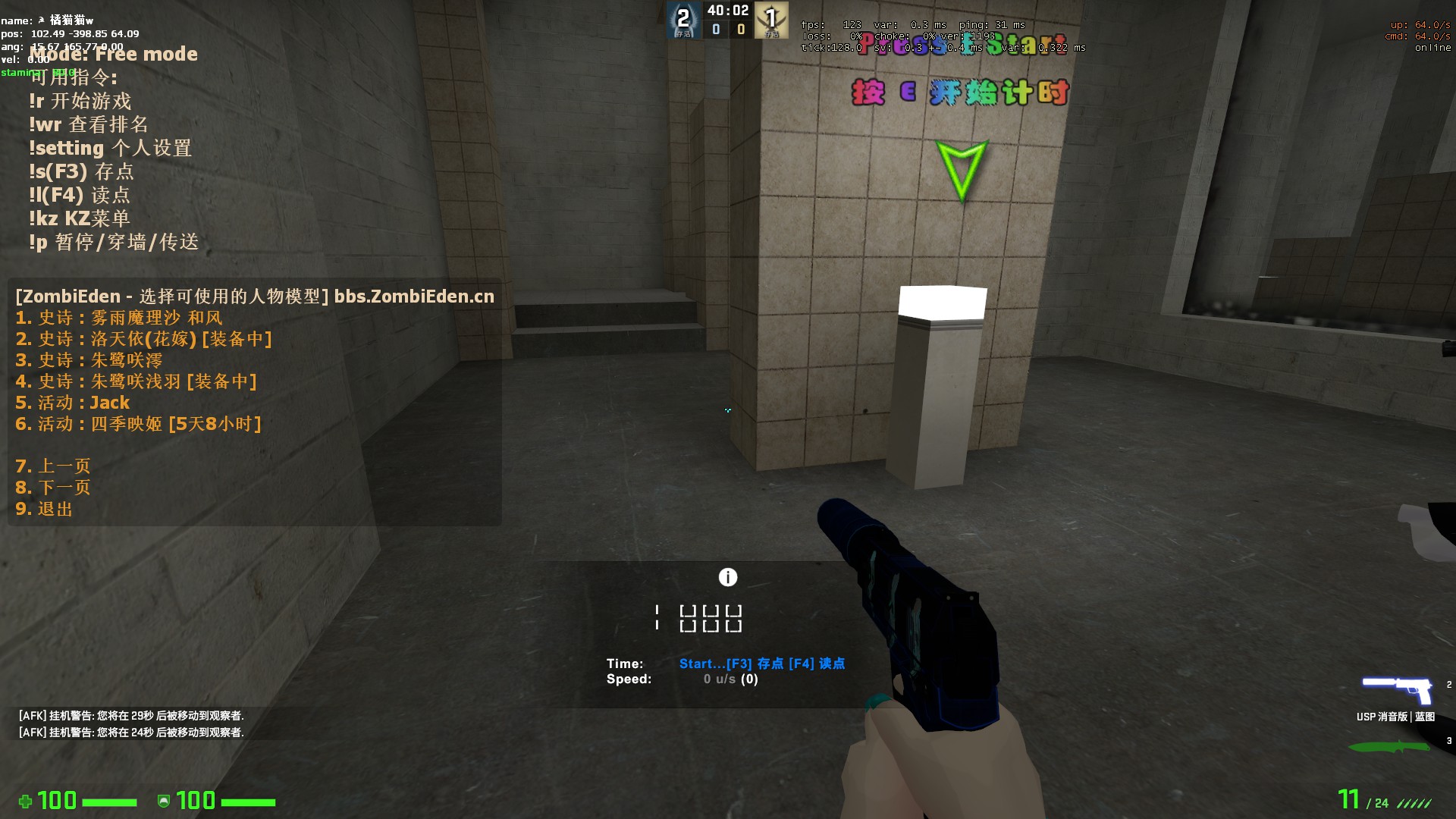Exit the model menu via 退出
The height and width of the screenshot is (819, 1456).
pyautogui.click(x=44, y=509)
